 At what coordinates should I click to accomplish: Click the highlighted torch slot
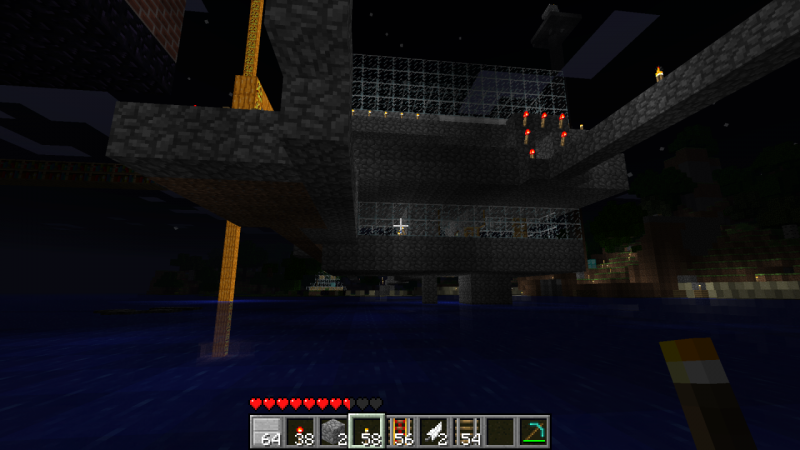[366, 431]
